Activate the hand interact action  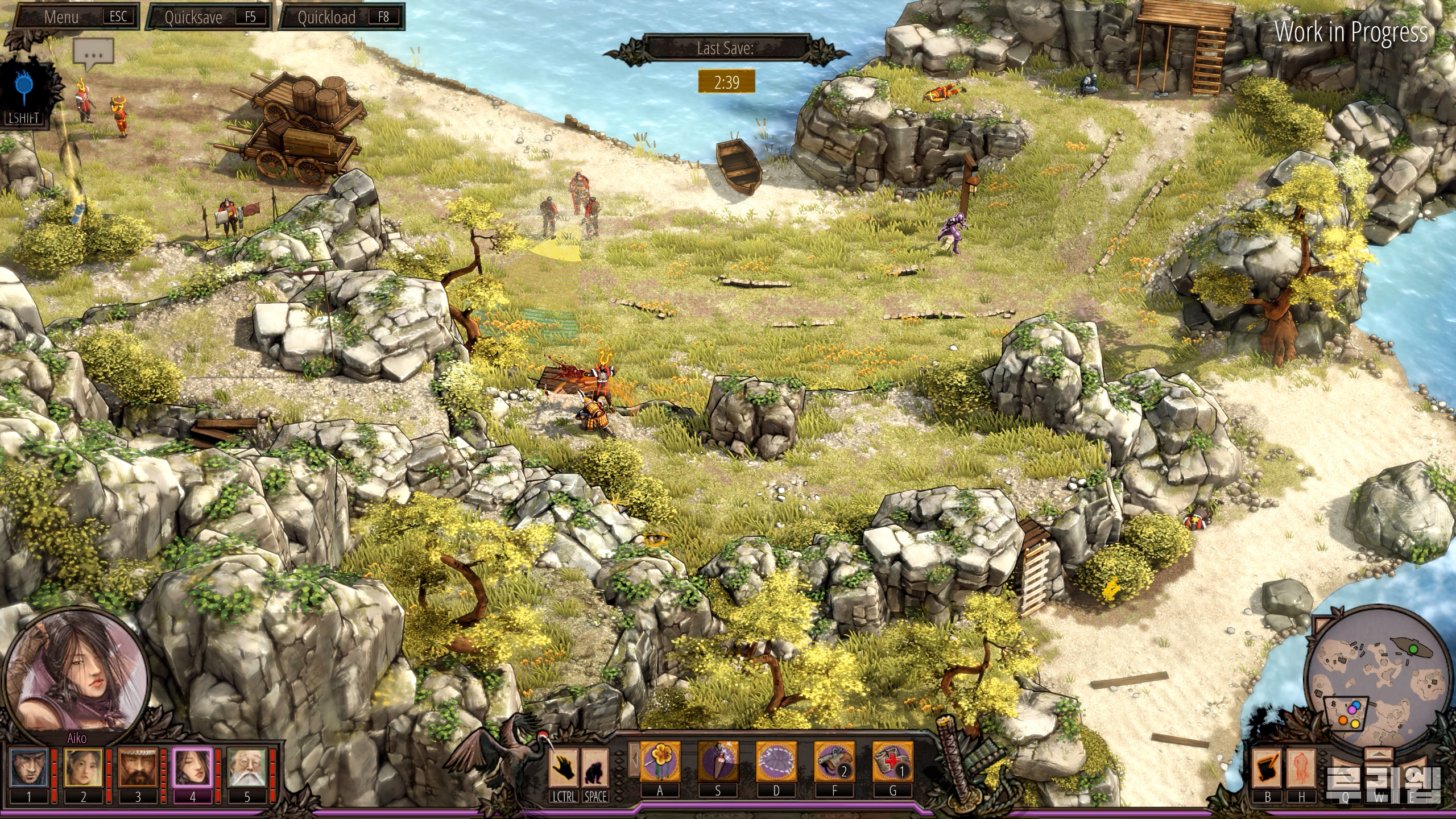coord(563,768)
